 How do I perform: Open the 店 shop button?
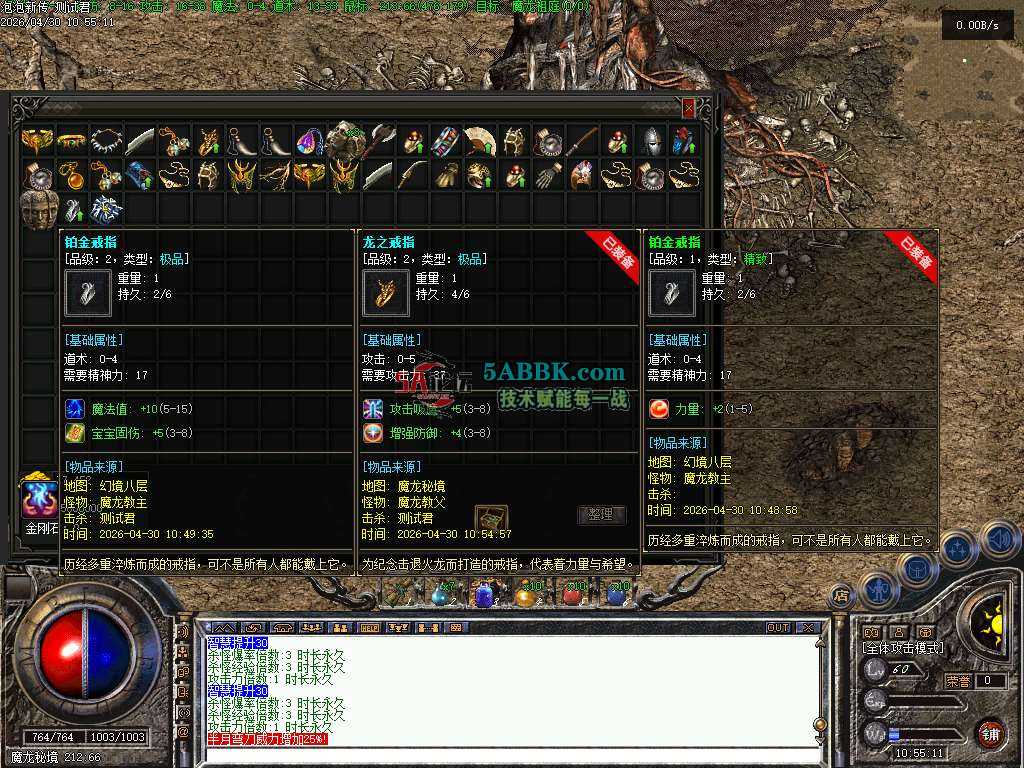[841, 599]
